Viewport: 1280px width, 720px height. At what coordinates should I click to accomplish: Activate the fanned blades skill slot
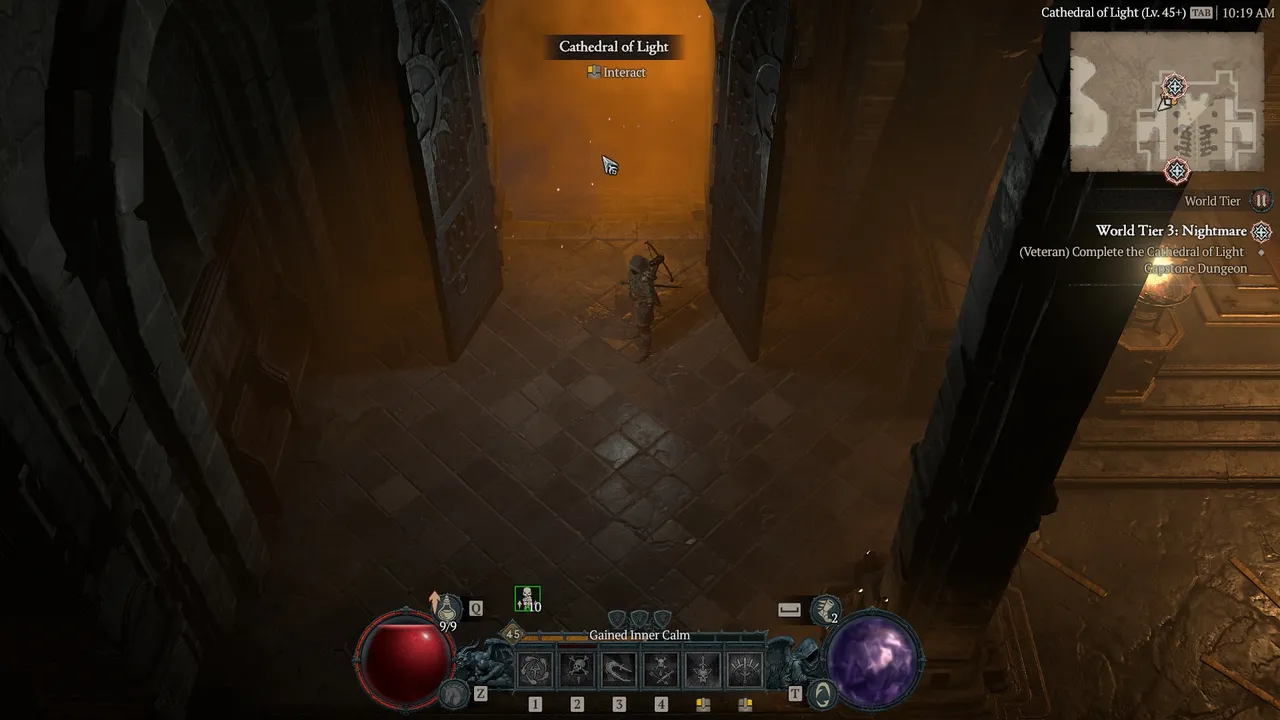pos(745,669)
